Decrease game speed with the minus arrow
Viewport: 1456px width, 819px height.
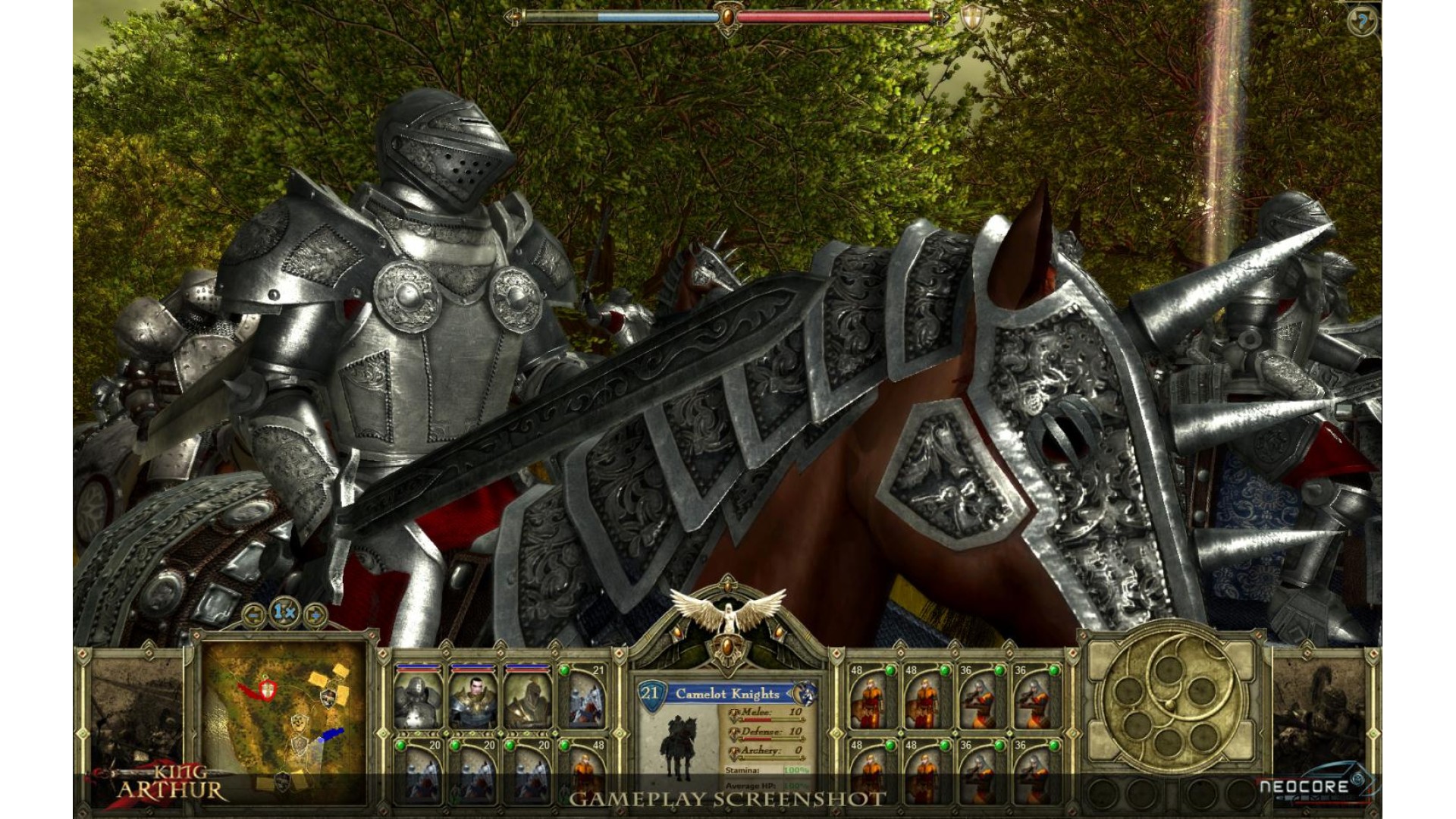253,614
